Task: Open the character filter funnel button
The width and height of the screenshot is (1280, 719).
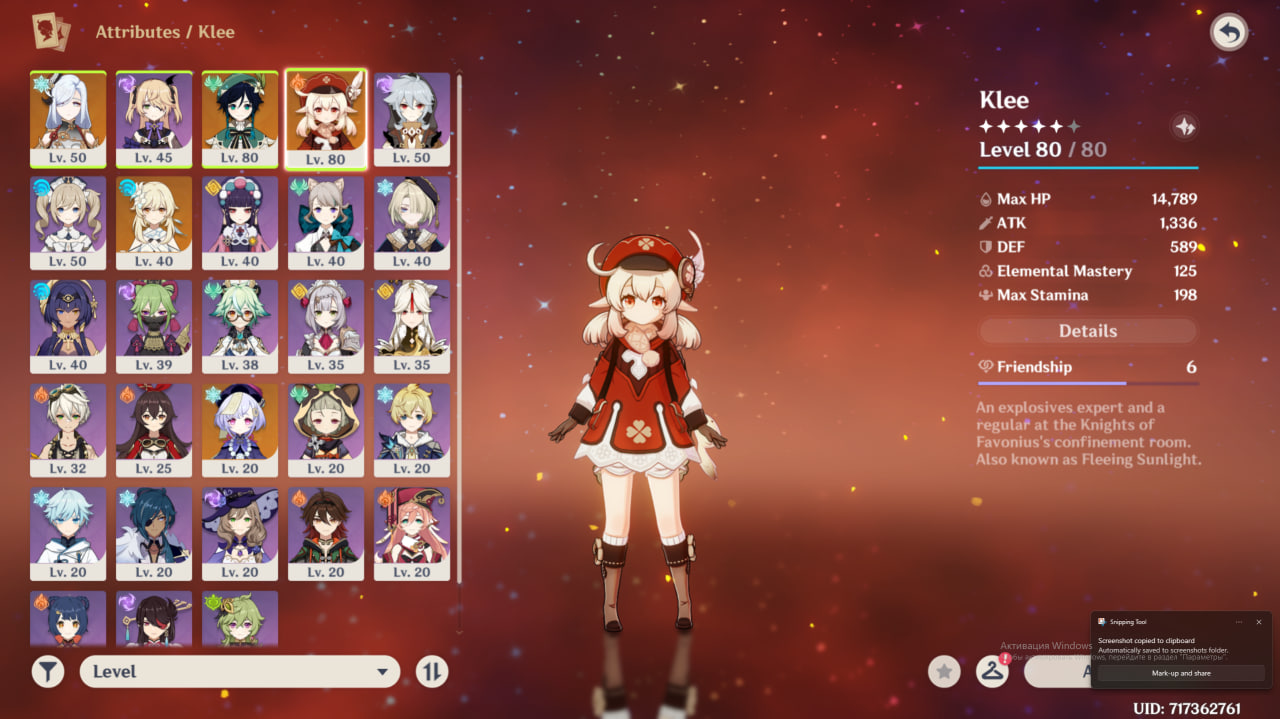Action: (47, 672)
